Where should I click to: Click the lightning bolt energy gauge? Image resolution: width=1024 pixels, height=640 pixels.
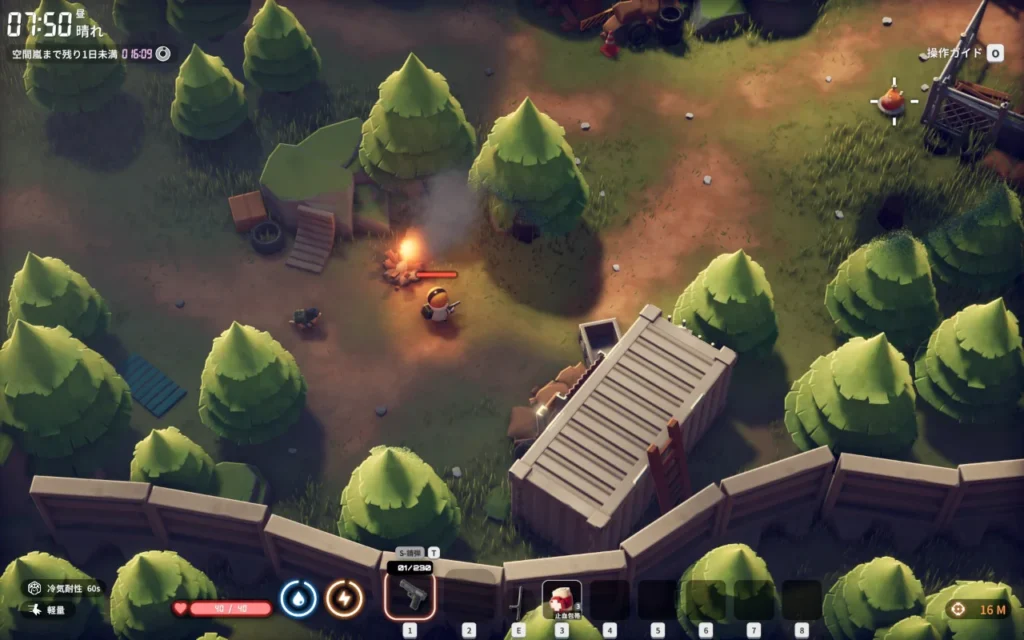[344, 599]
